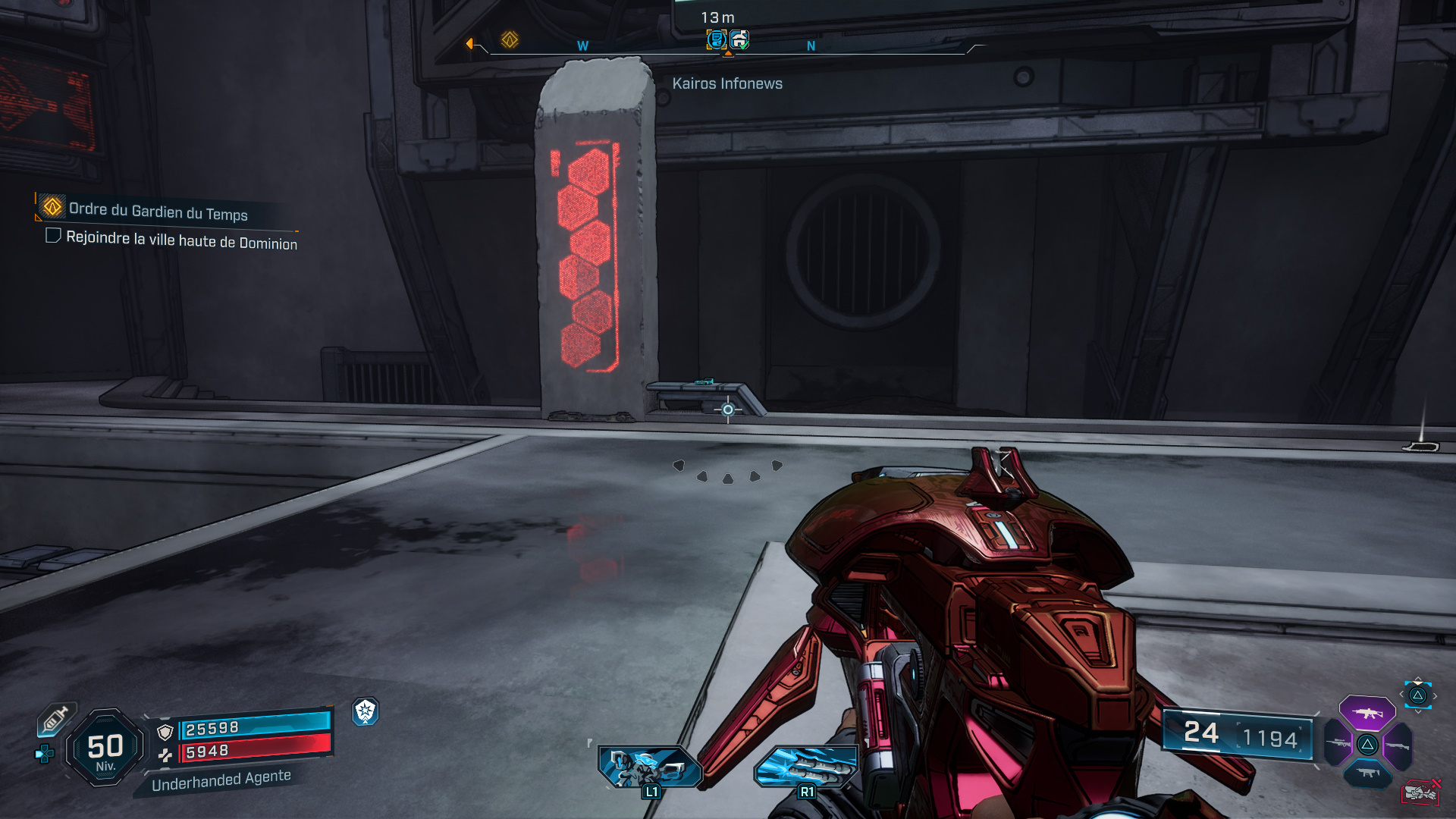Click the left chevron beside the weapon swap widget
The height and width of the screenshot is (819, 1456).
point(1401,695)
